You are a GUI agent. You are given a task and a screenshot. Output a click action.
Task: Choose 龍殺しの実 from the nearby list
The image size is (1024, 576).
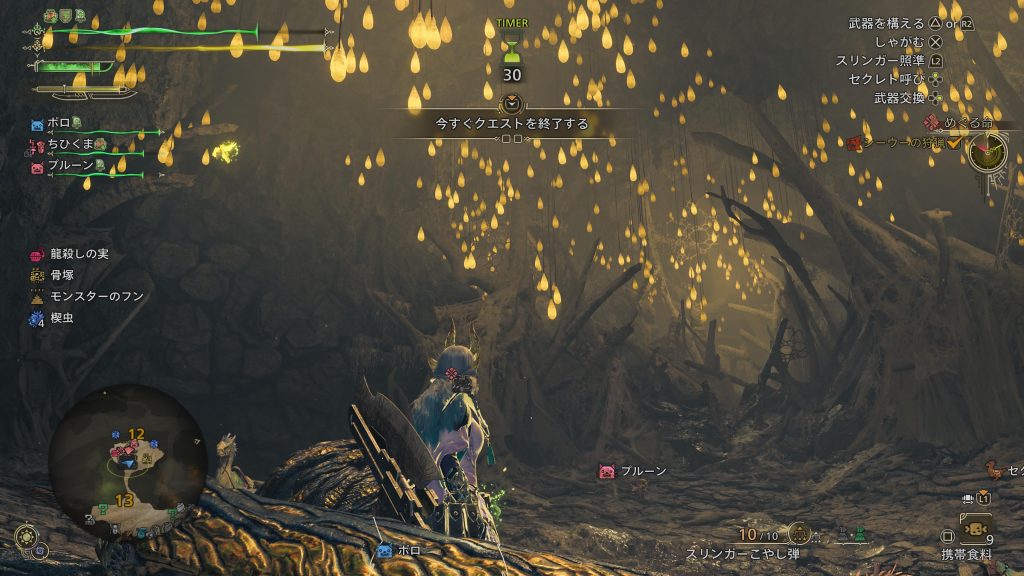(x=74, y=254)
